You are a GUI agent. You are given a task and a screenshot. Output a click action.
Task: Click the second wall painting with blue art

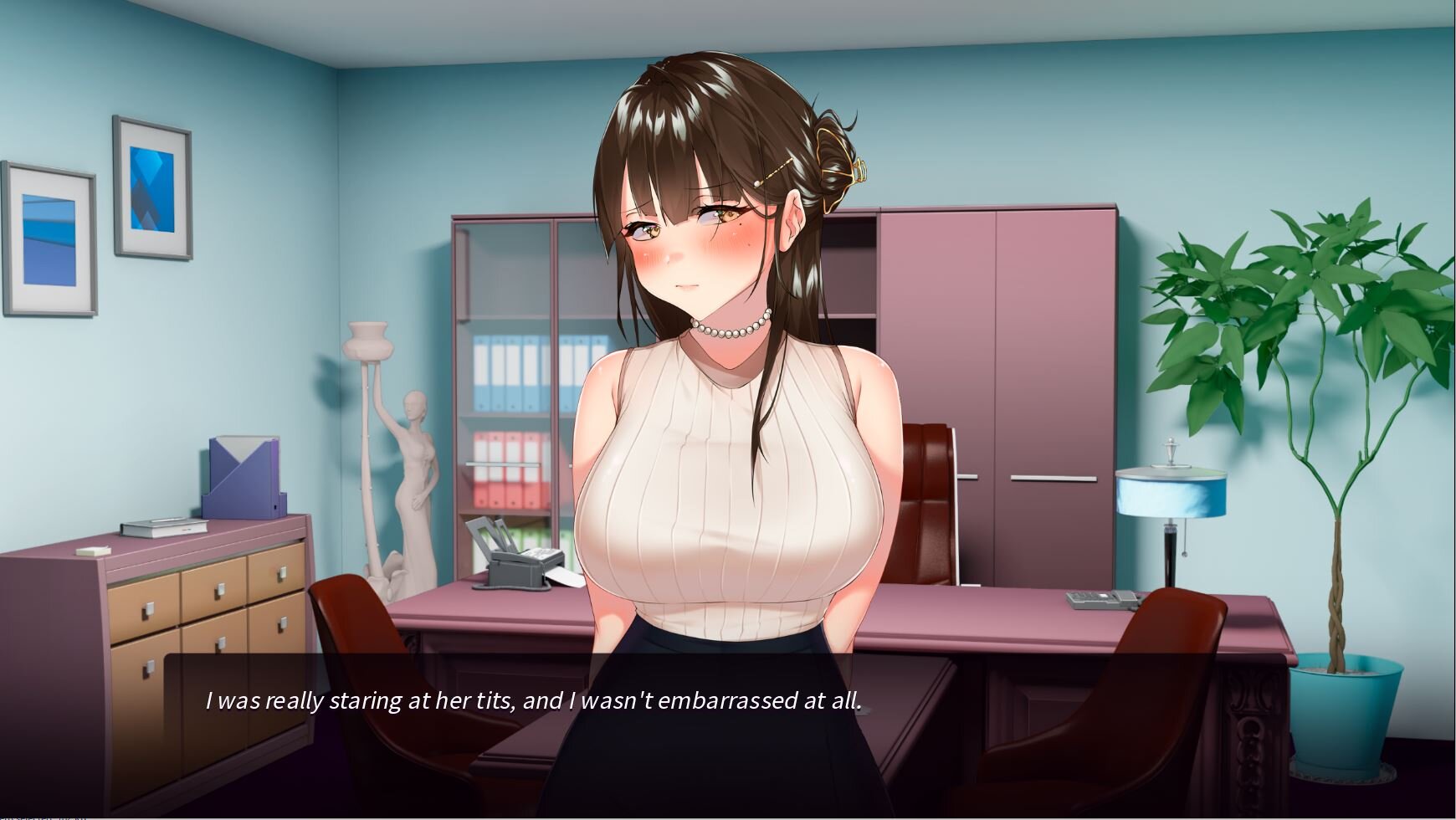point(152,186)
